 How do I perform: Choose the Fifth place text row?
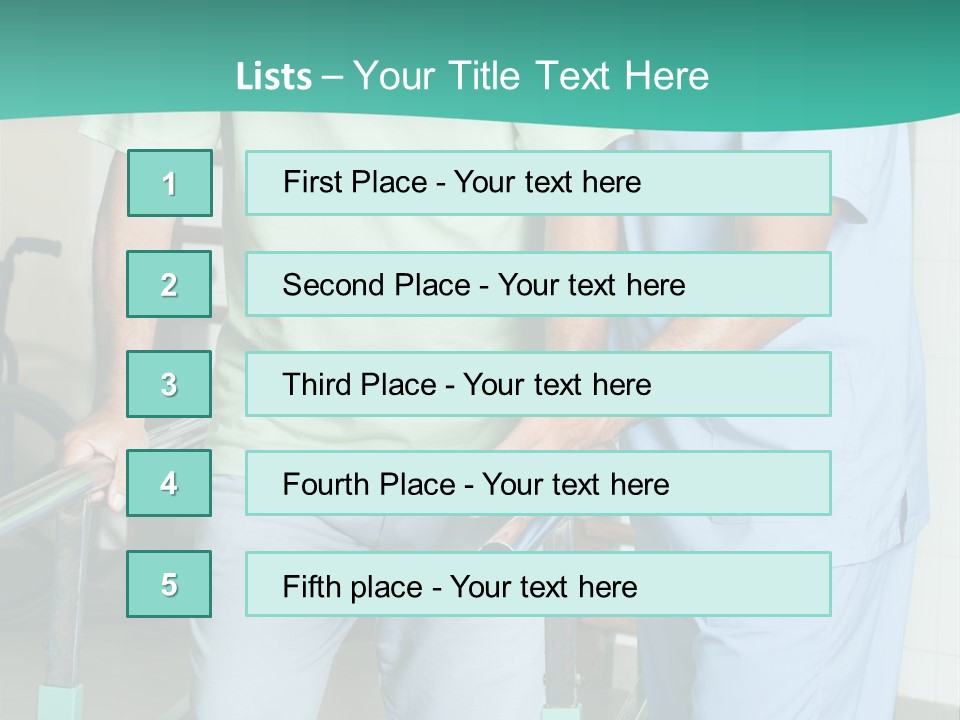pyautogui.click(x=538, y=584)
